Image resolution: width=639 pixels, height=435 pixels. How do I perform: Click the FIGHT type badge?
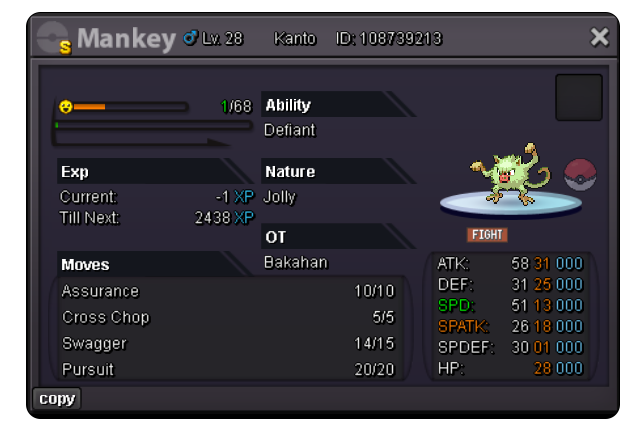pos(487,235)
